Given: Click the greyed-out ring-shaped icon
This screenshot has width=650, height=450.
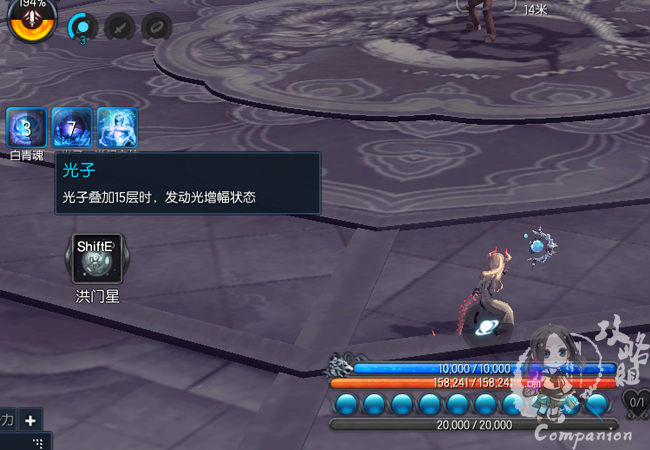Looking at the screenshot, I should click(x=156, y=28).
